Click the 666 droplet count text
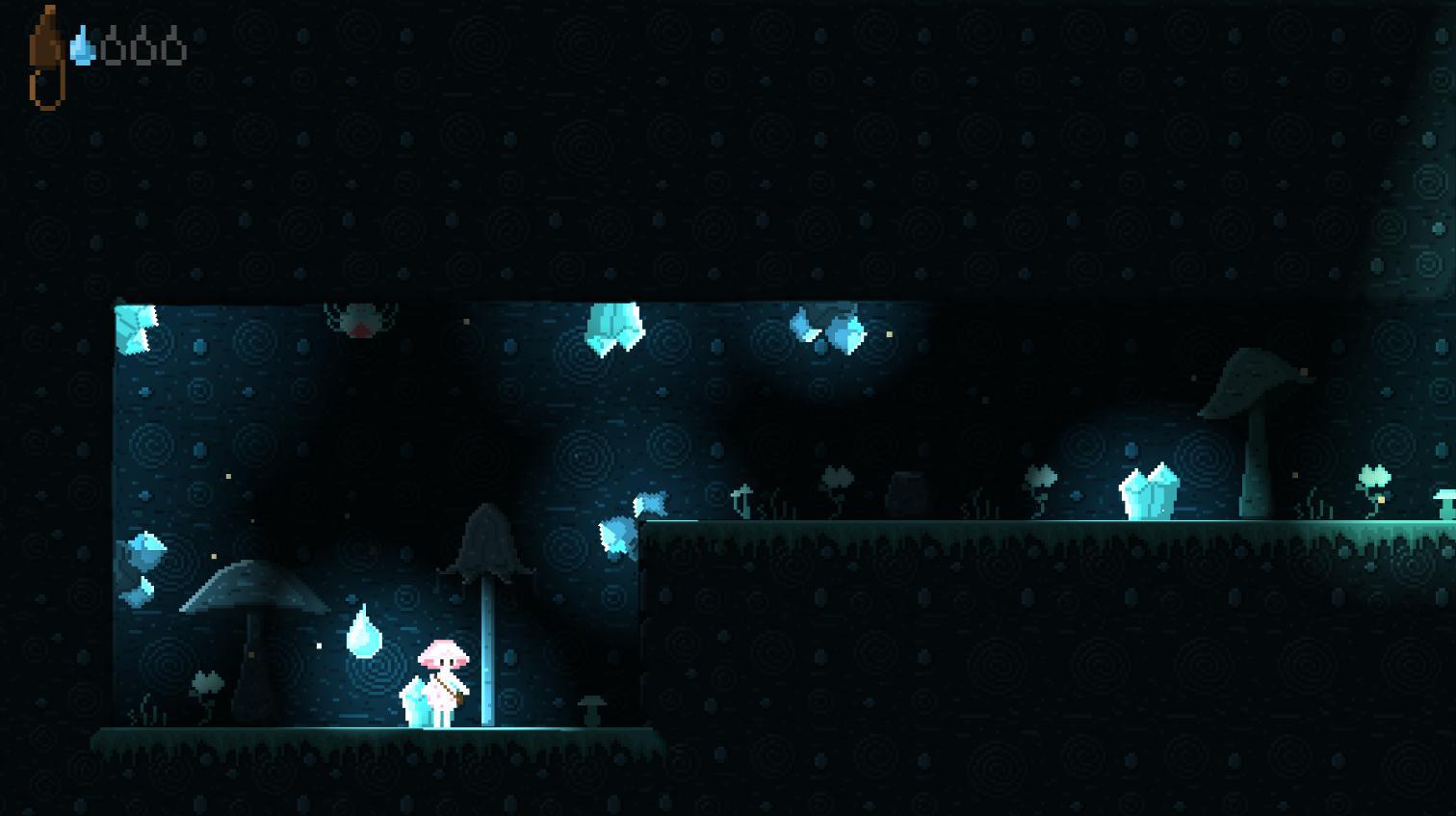The width and height of the screenshot is (1456, 816). [x=144, y=43]
